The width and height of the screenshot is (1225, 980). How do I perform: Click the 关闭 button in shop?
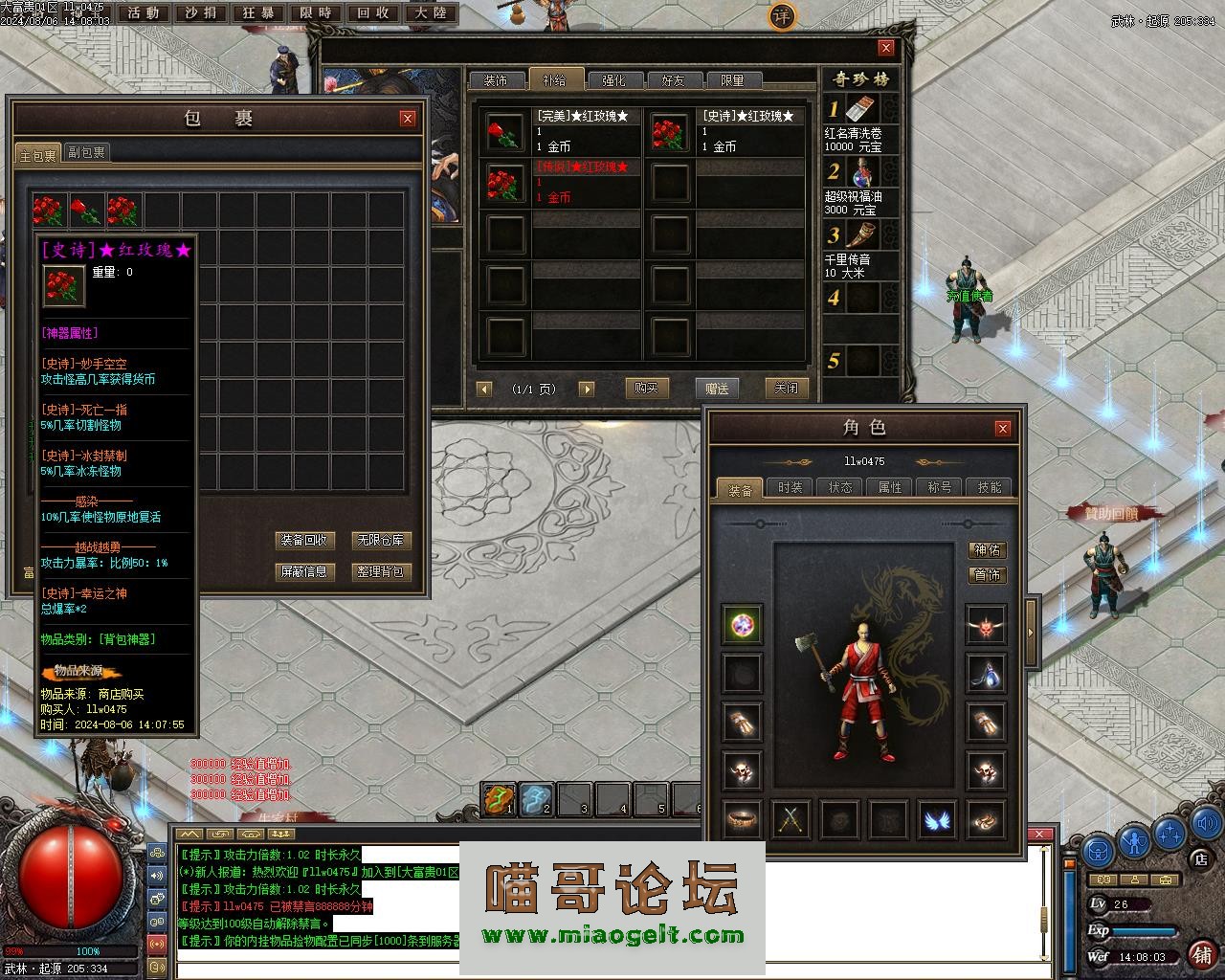pos(786,388)
